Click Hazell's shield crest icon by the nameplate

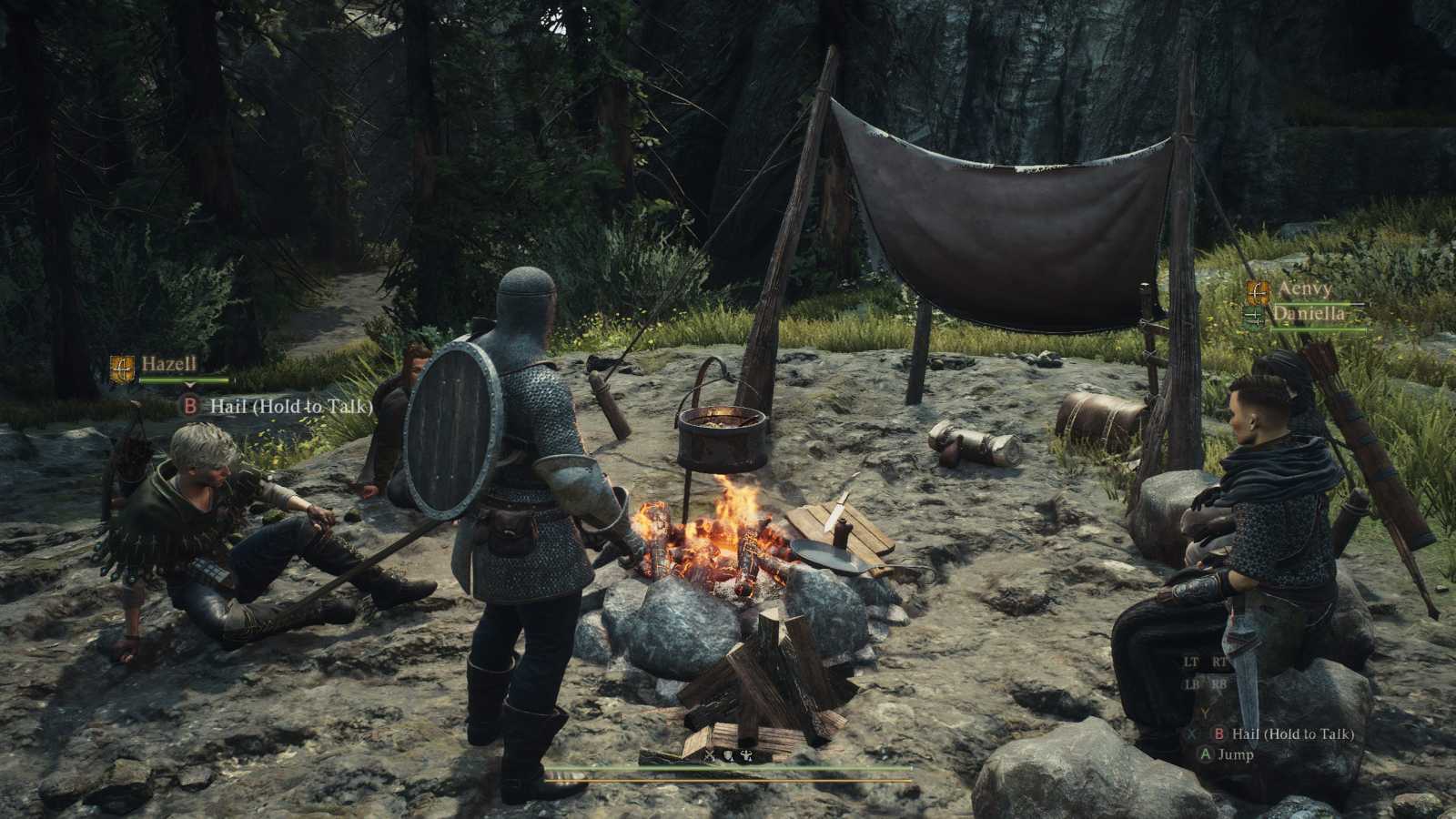point(122,368)
